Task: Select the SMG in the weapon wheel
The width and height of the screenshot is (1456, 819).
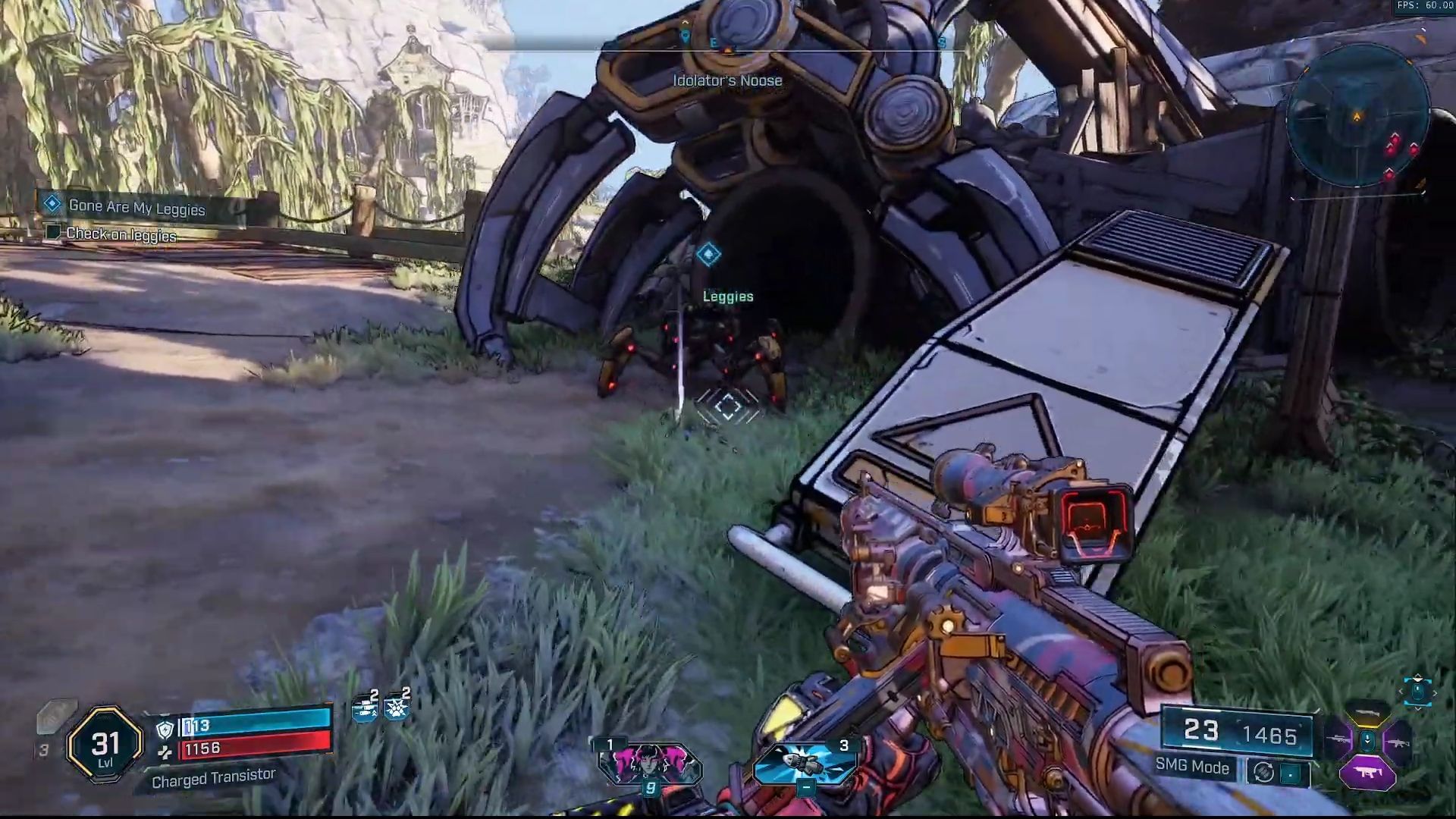Action: tap(1367, 772)
